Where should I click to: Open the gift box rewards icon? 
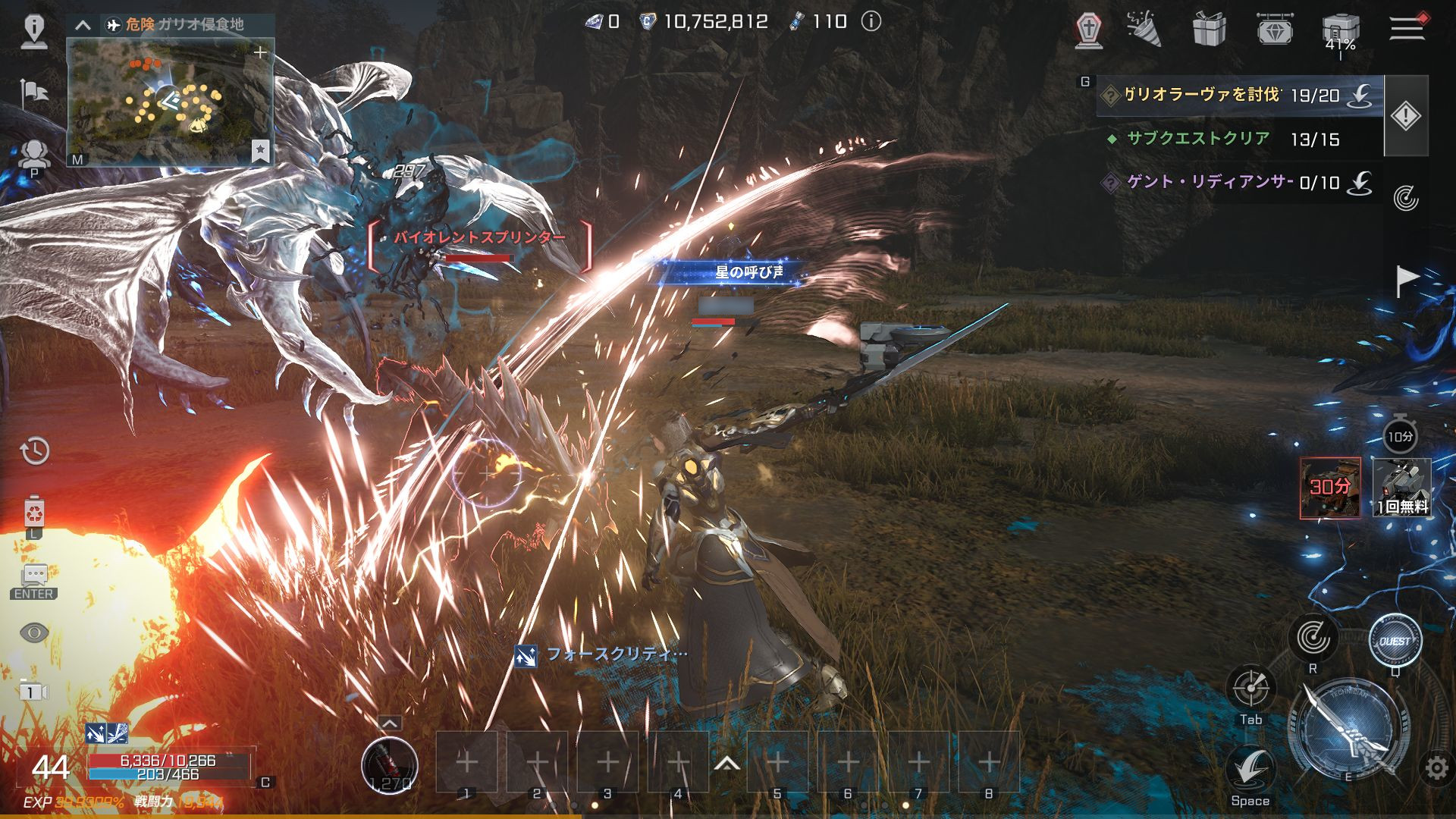click(1209, 30)
